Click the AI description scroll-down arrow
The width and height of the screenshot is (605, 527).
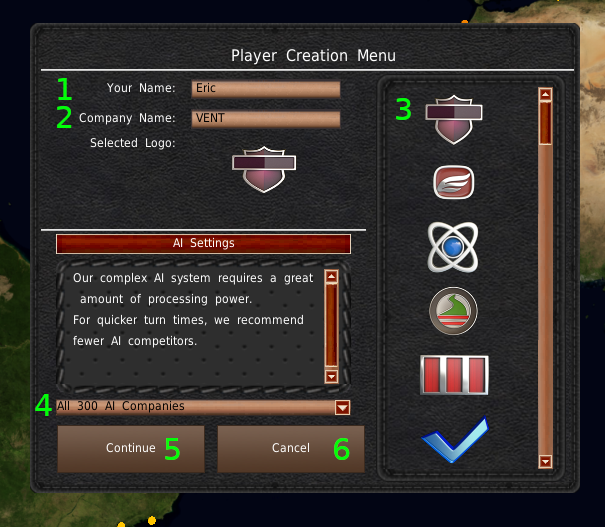click(331, 376)
